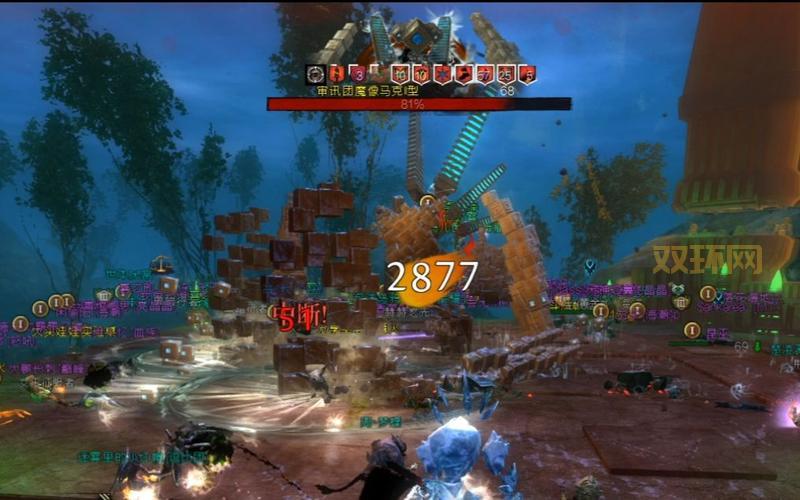Select the condition icon showing 25 stacks
This screenshot has height=500, width=800.
pos(506,74)
